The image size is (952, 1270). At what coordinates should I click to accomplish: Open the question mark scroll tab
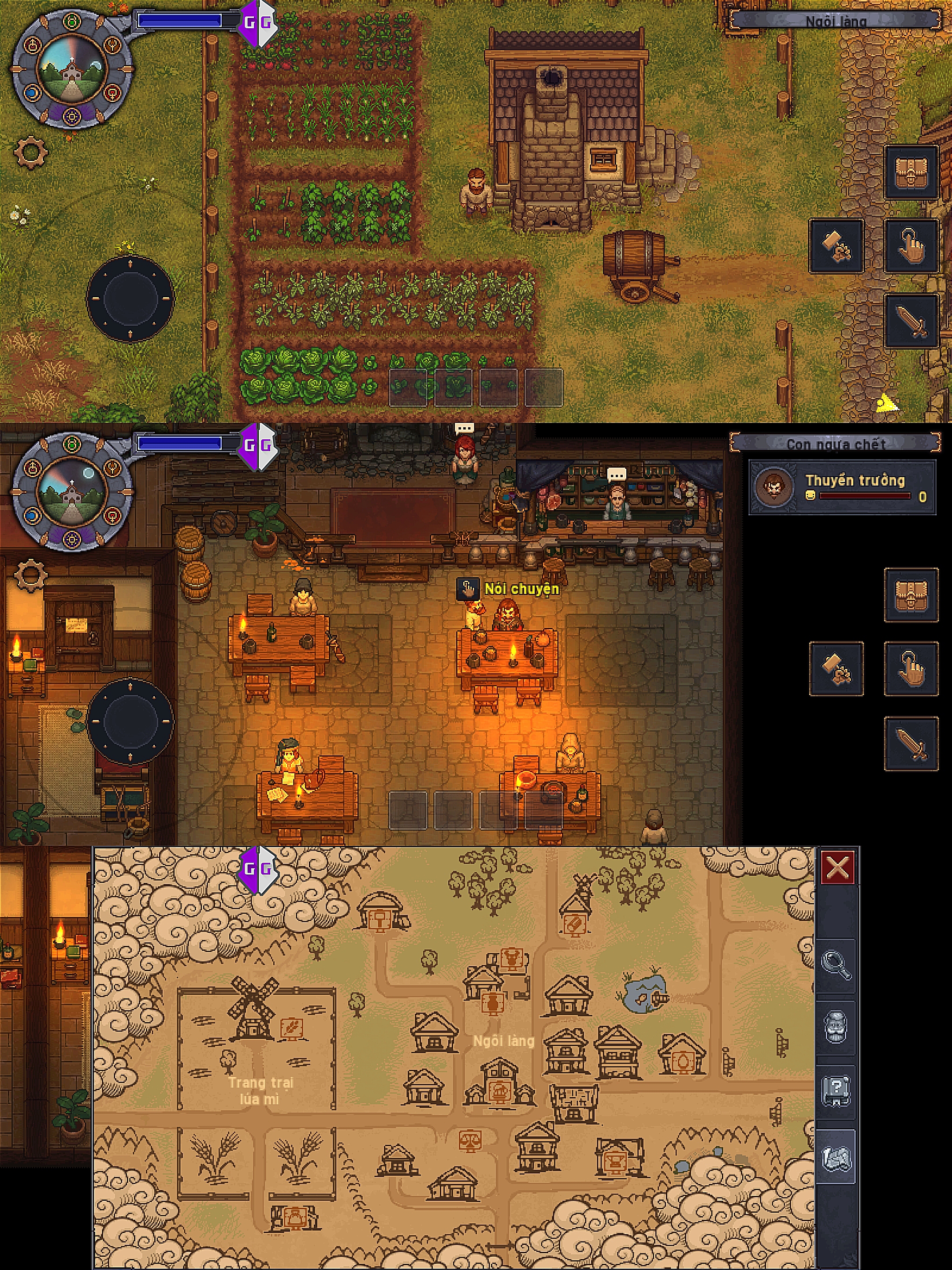point(836,1089)
